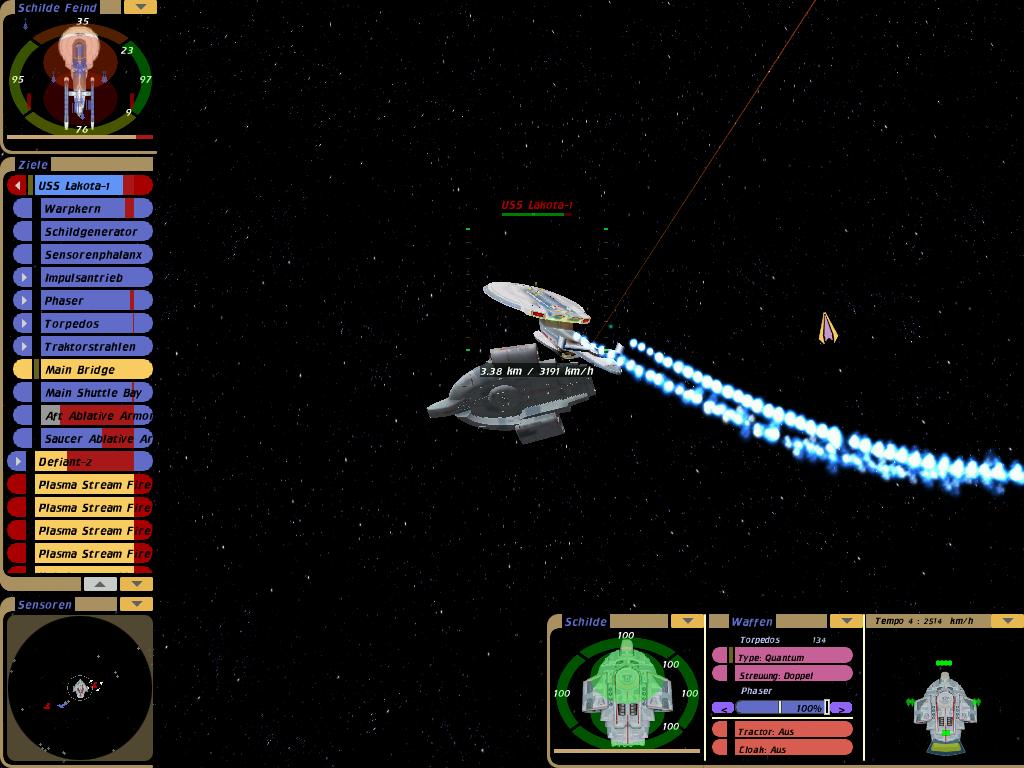The image size is (1024, 768).
Task: Pick Torpedos in the Ziele list
Action: pyautogui.click(x=85, y=323)
